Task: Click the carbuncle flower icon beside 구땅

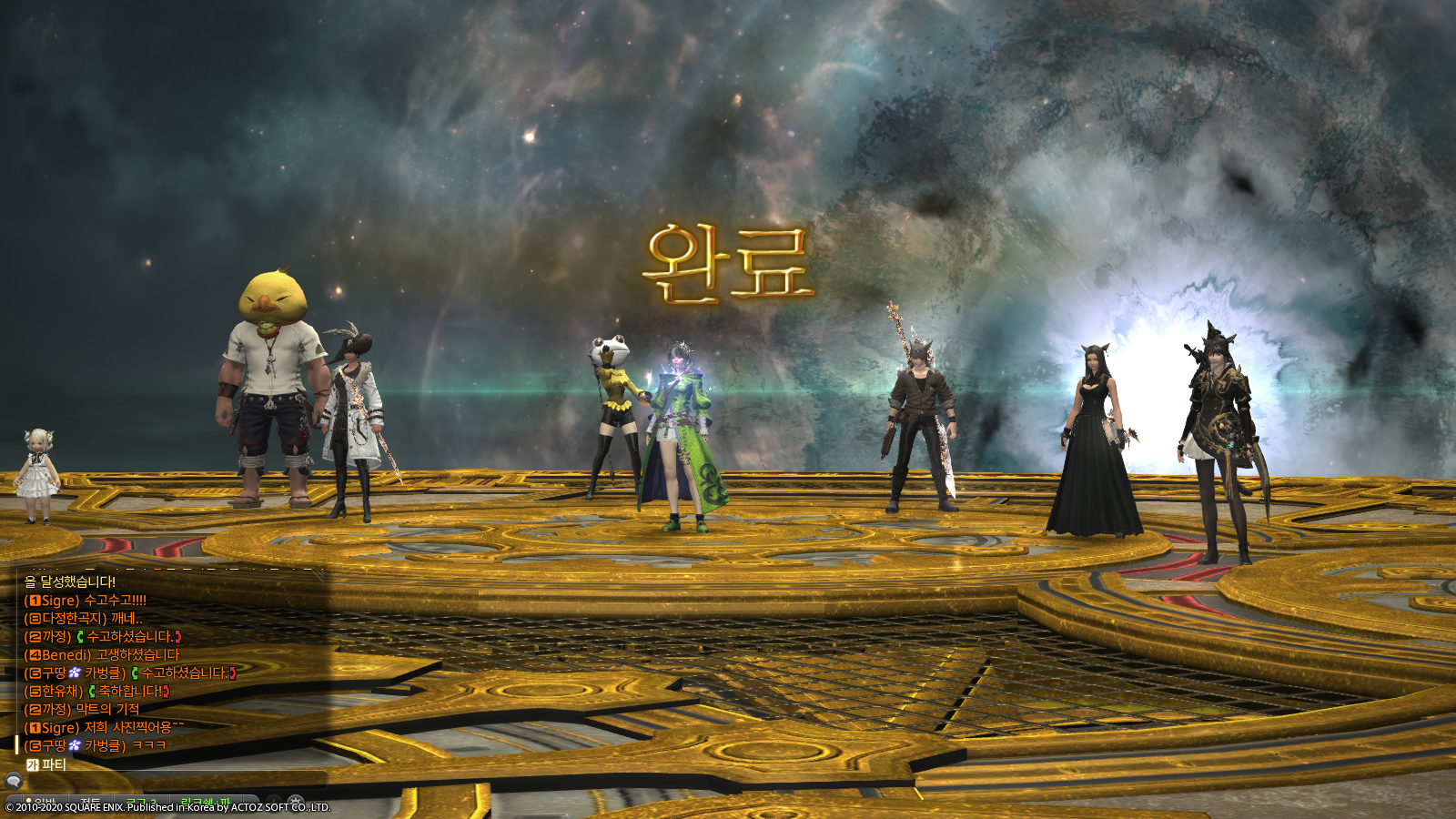Action: [x=73, y=672]
